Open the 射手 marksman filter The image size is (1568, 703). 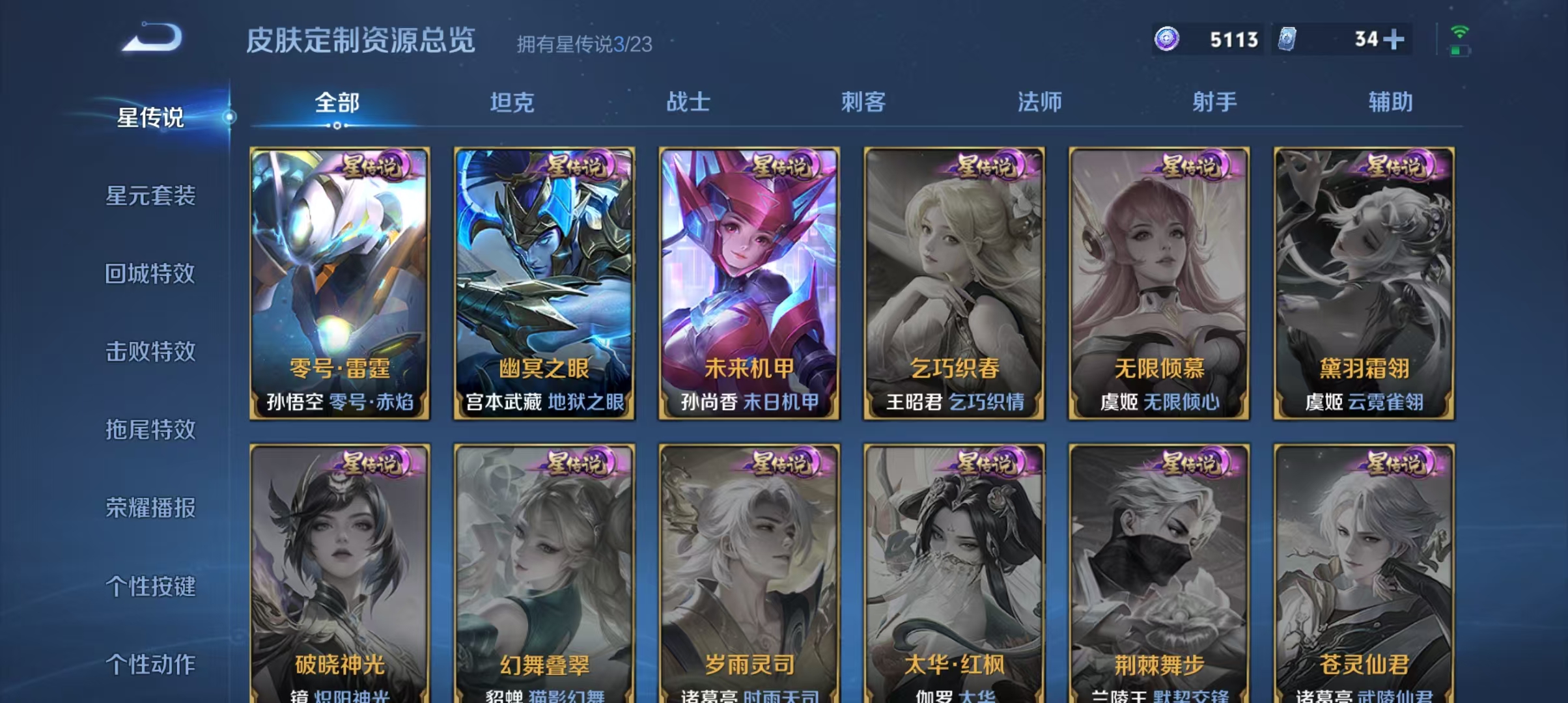(1215, 101)
